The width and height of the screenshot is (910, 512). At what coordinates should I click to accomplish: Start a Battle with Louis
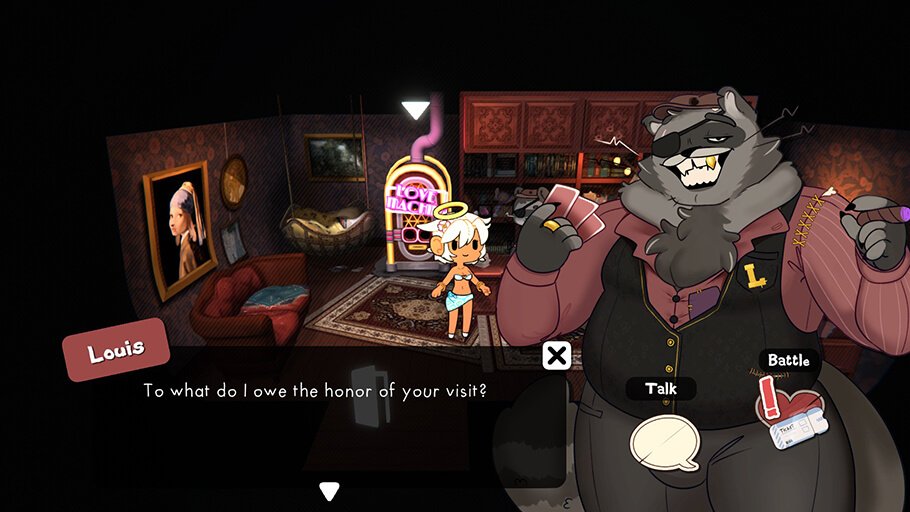pos(791,414)
